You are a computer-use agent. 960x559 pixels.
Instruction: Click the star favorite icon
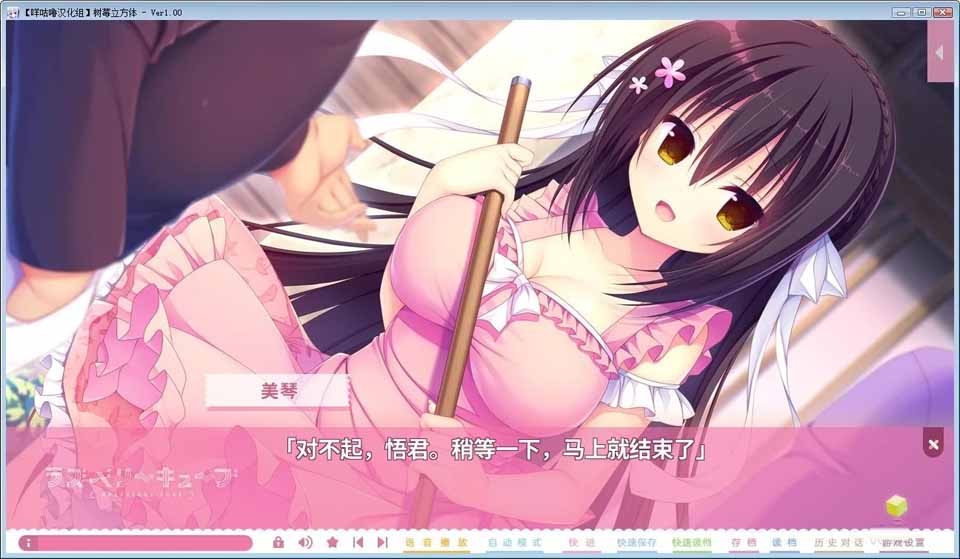(333, 542)
